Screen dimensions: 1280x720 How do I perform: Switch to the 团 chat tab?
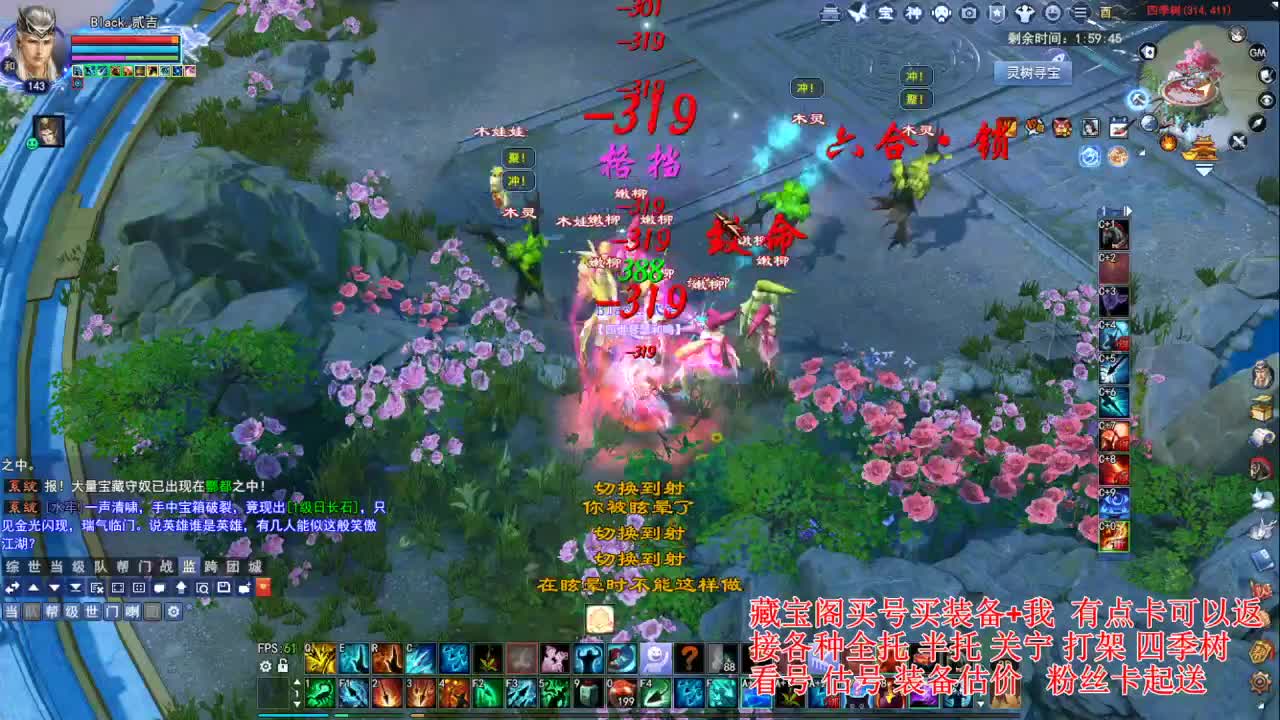(231, 566)
